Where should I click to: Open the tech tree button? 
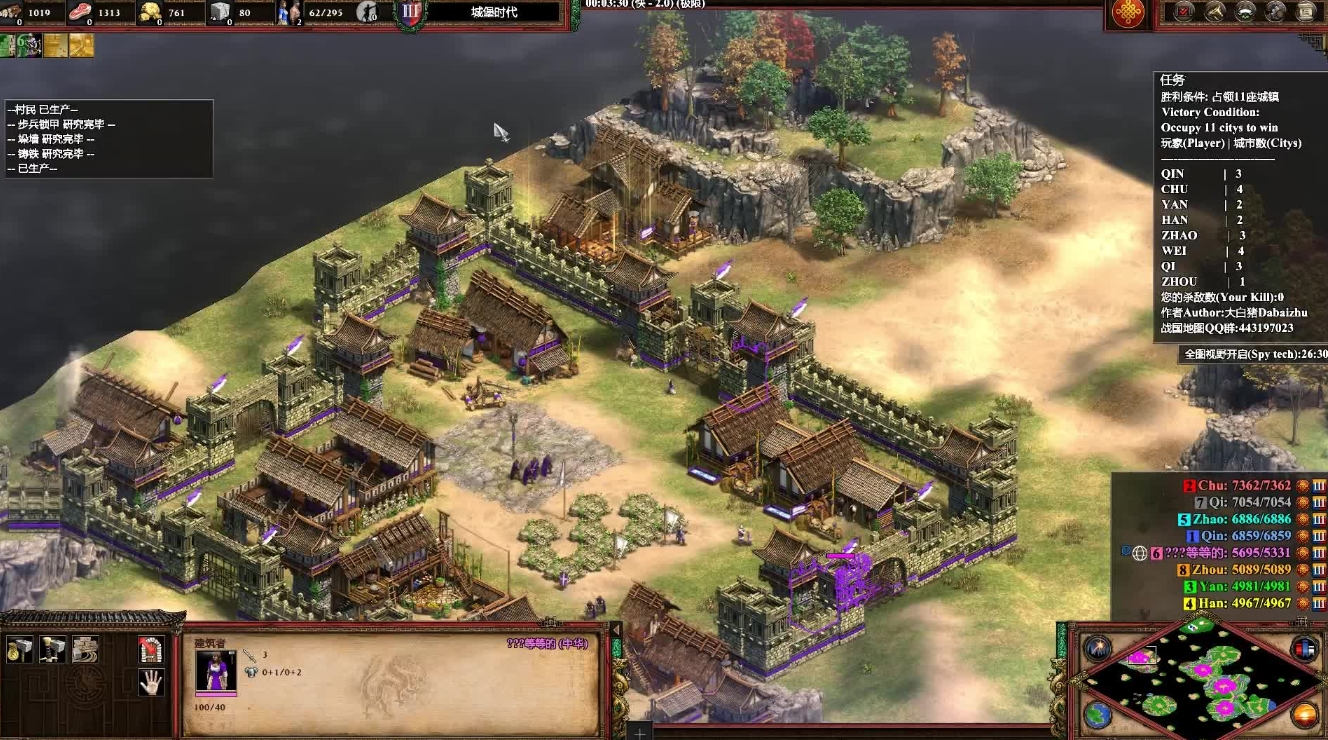[x=1214, y=12]
